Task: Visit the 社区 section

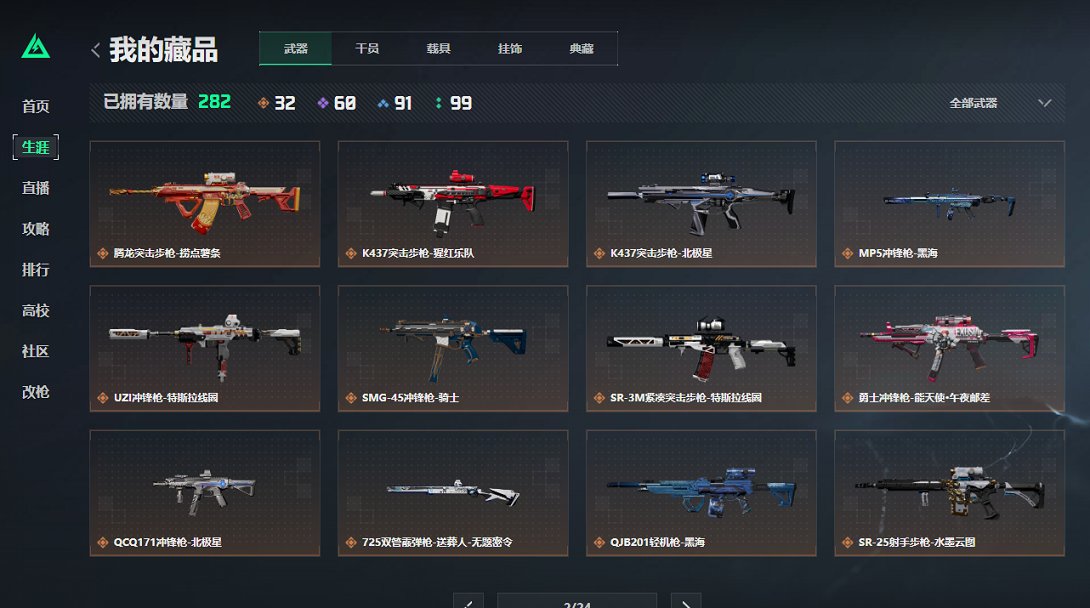Action: [36, 352]
